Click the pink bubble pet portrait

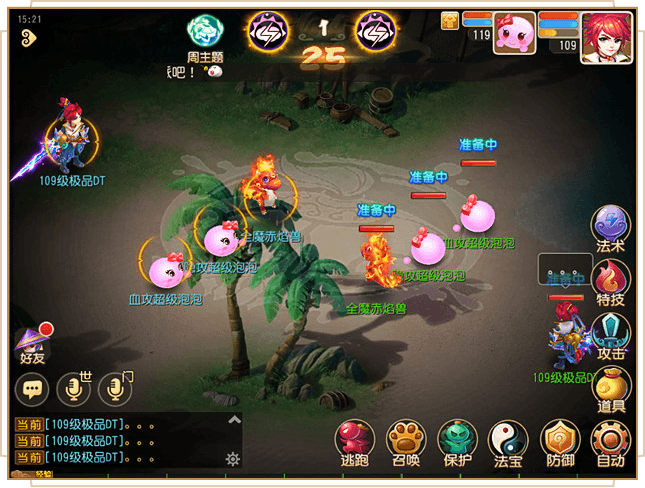[x=515, y=33]
